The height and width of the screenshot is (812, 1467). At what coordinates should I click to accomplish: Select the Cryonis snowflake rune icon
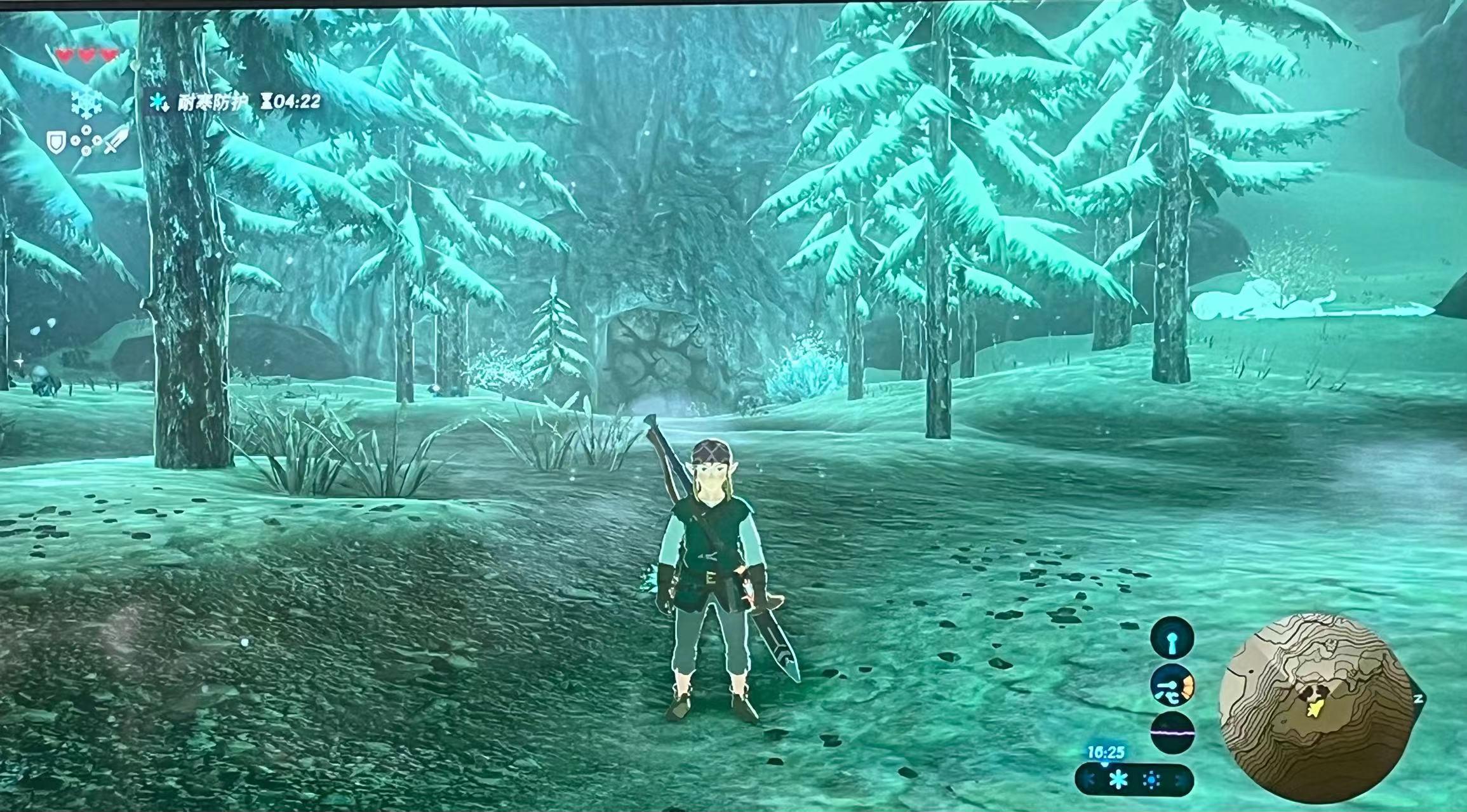point(86,103)
